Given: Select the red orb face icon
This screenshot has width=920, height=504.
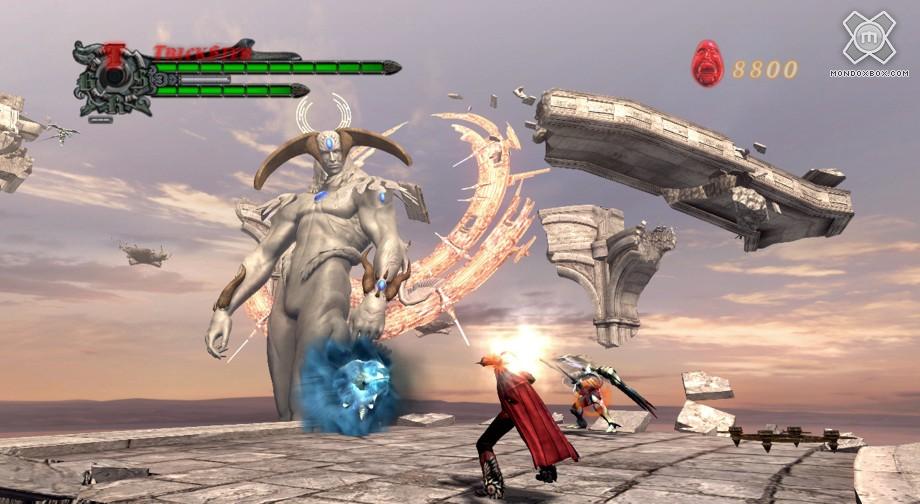Looking at the screenshot, I should pos(707,63).
